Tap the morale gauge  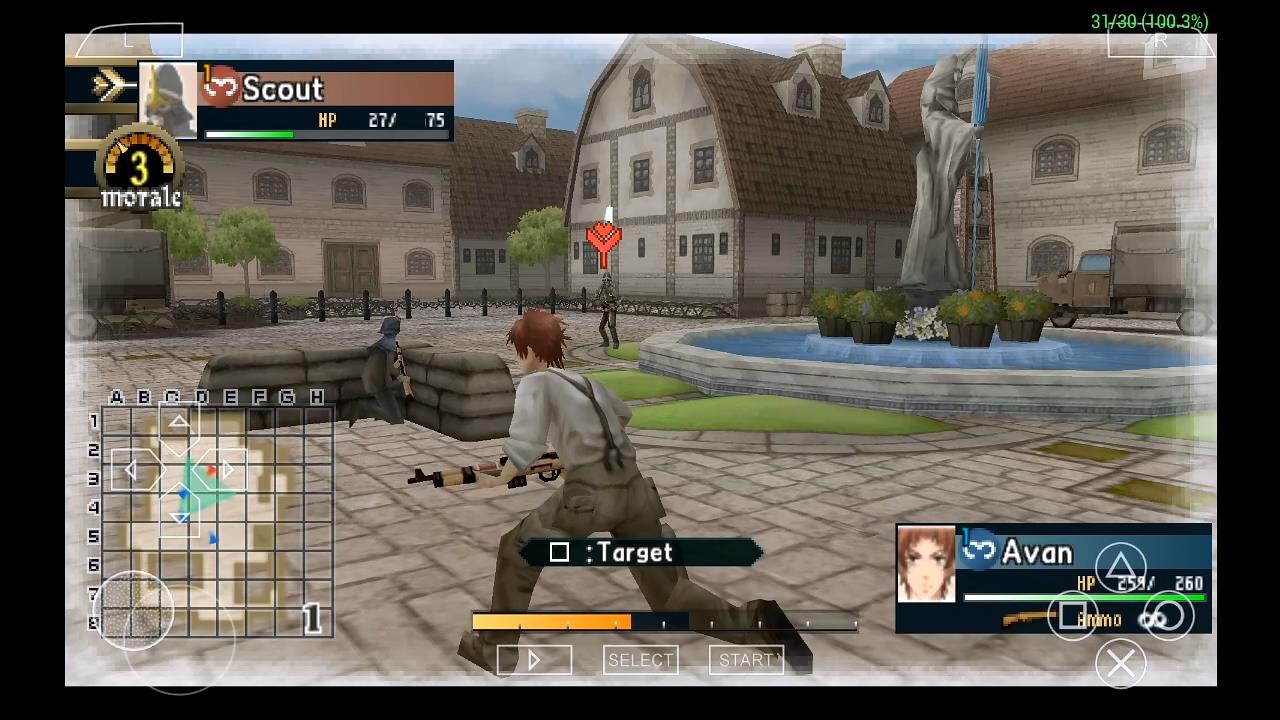point(140,170)
